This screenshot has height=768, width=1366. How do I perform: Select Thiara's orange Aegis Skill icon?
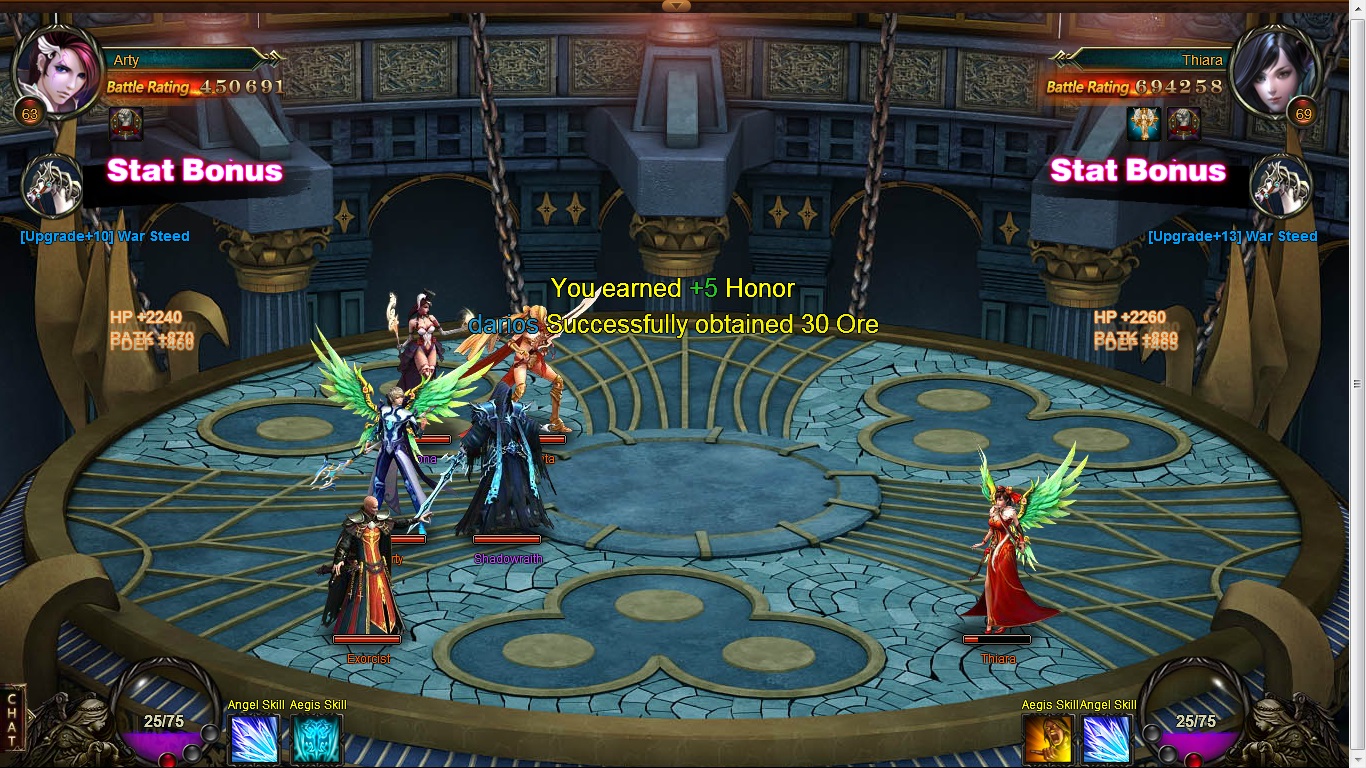point(1048,740)
